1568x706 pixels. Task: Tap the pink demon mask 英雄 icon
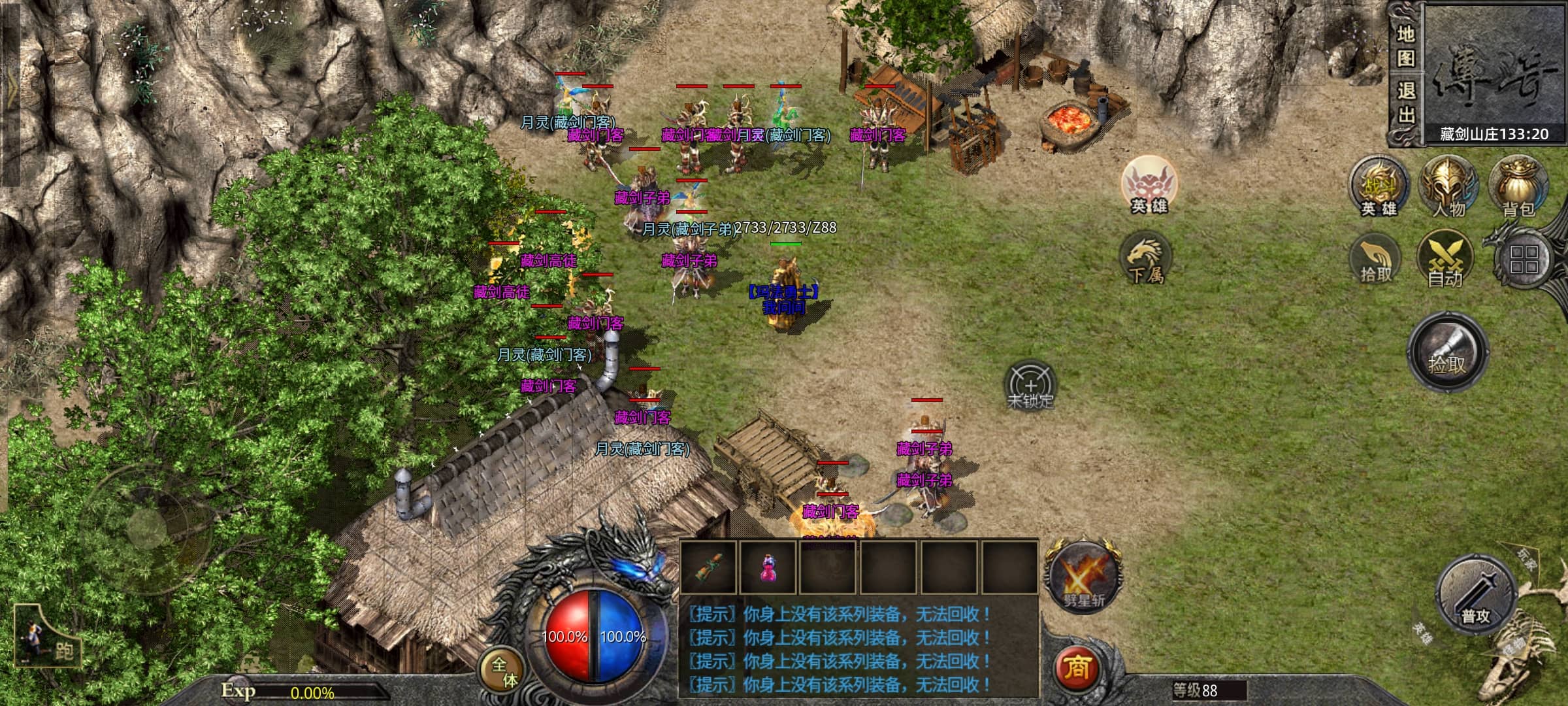(x=1149, y=184)
